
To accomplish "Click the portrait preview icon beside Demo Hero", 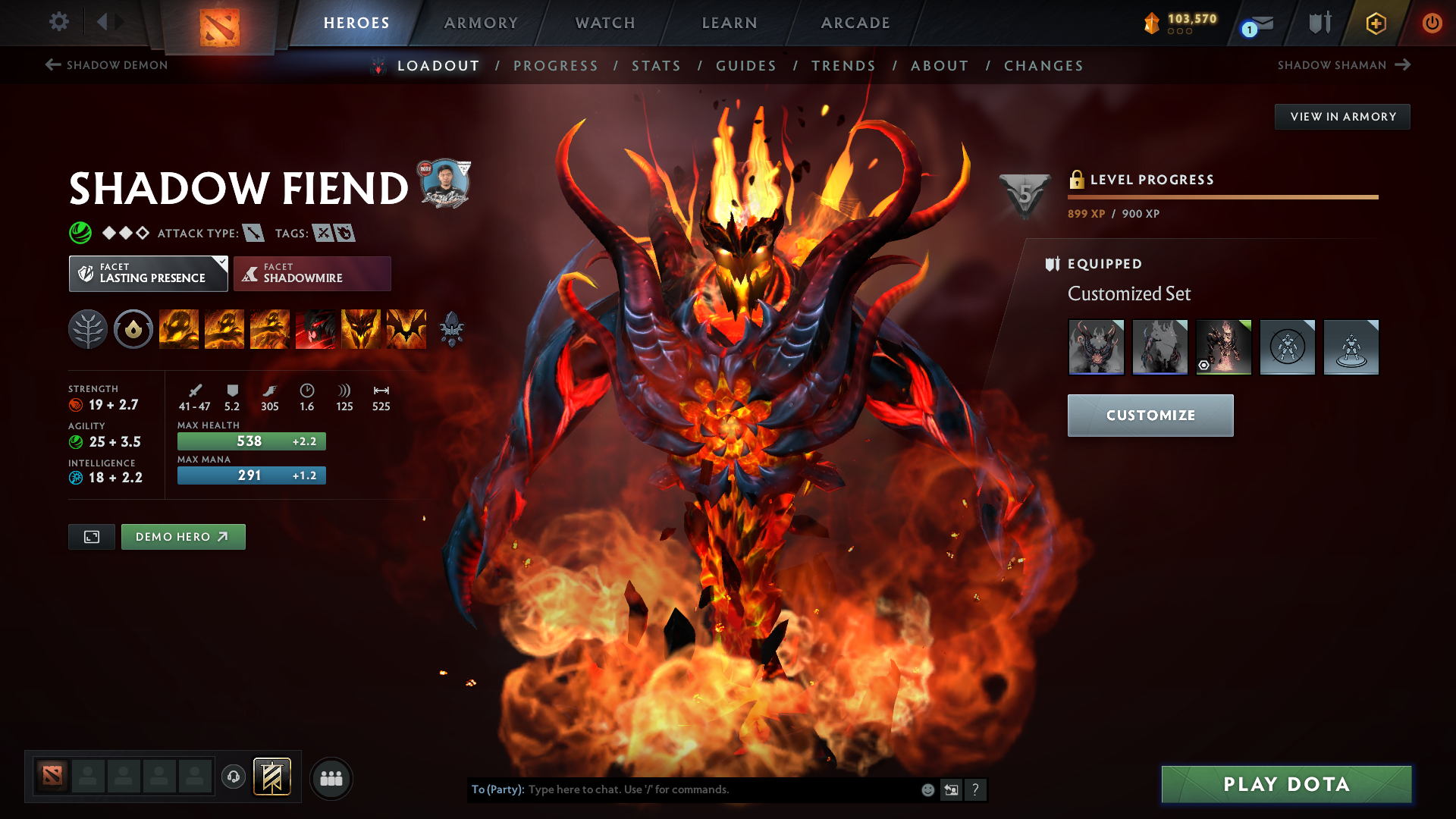I will pyautogui.click(x=91, y=536).
